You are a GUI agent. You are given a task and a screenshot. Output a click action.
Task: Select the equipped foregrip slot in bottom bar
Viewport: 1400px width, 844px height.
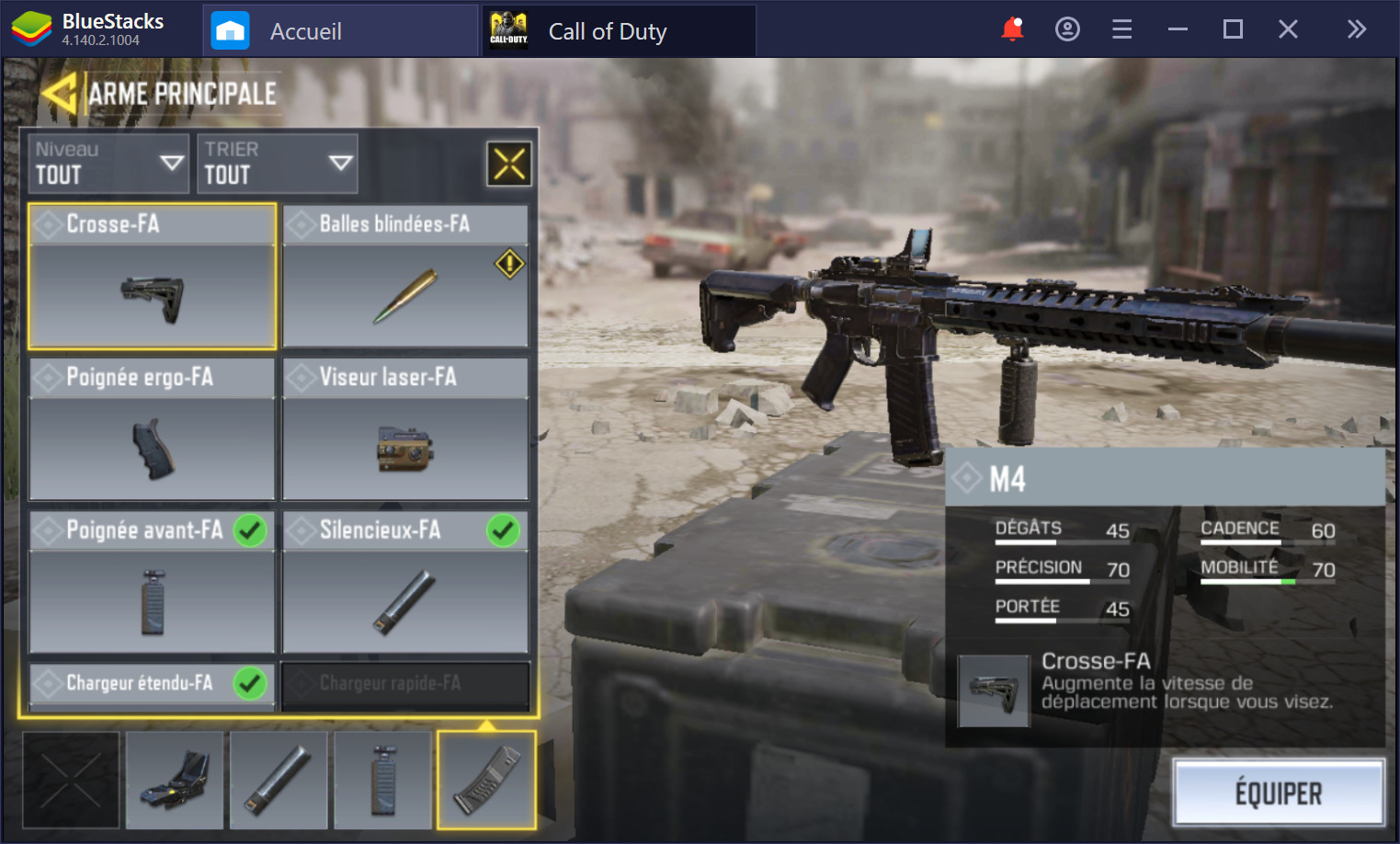(x=382, y=780)
